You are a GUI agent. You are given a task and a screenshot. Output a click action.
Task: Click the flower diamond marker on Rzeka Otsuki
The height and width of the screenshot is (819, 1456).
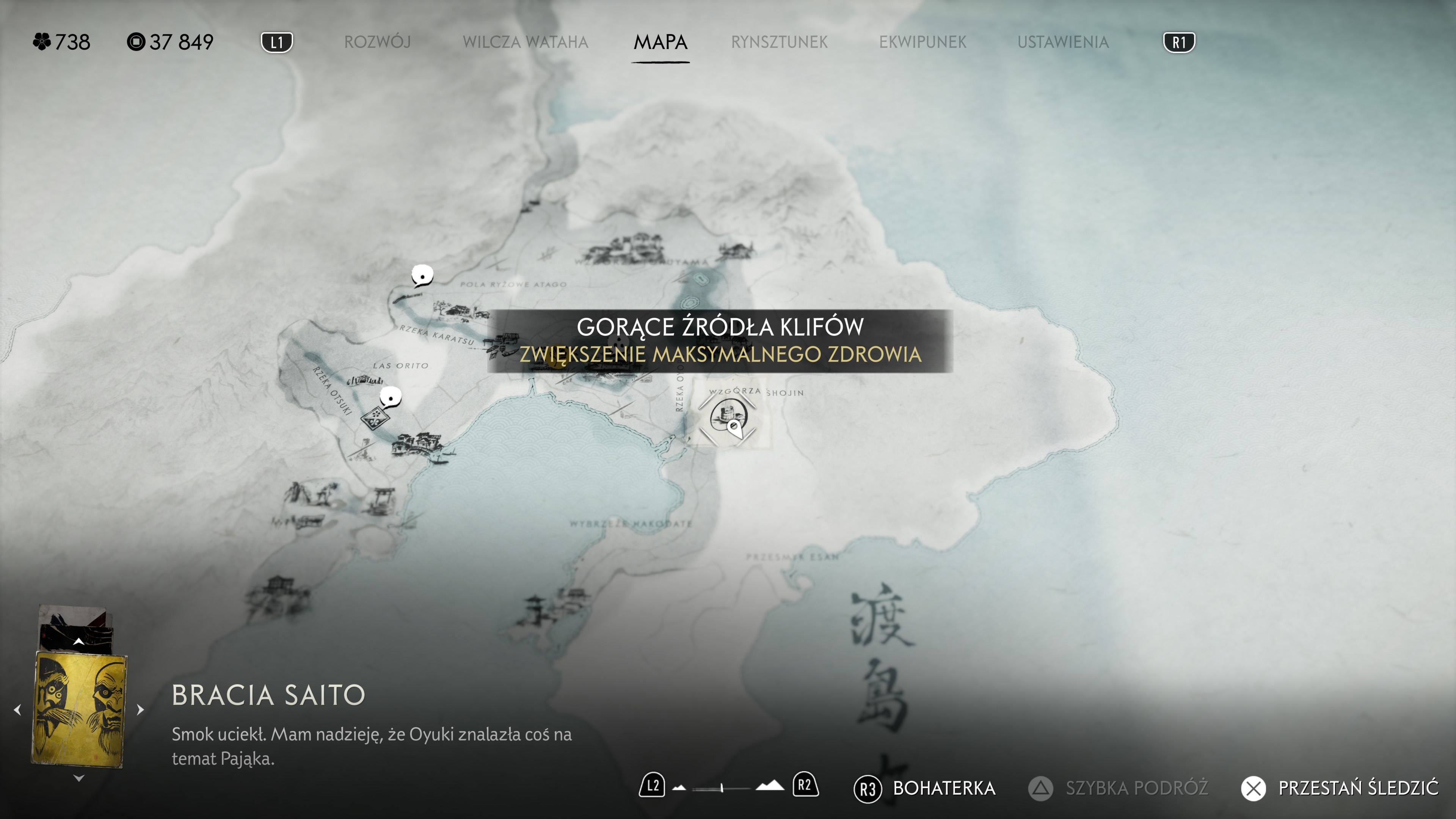click(375, 417)
